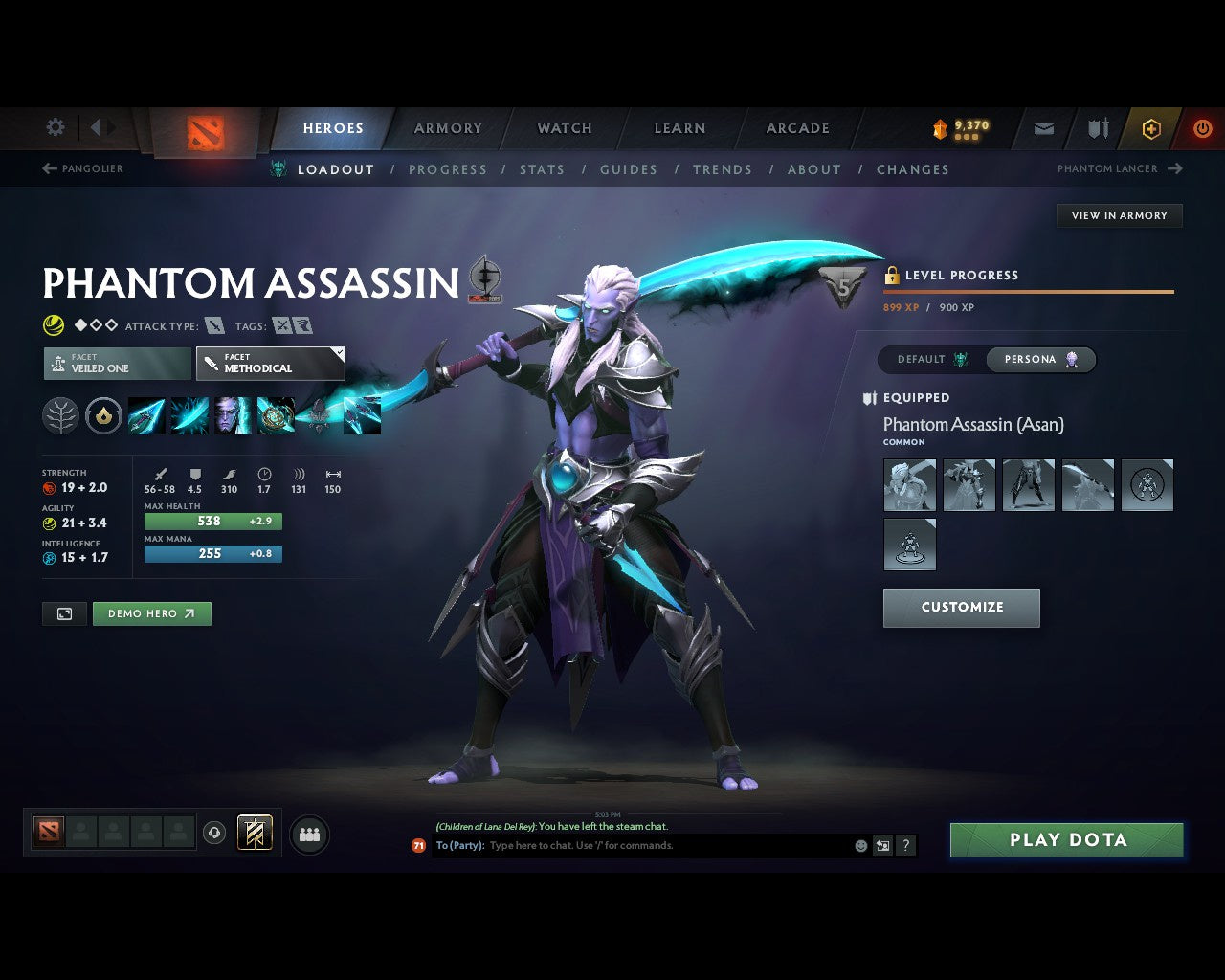Click View in Armory
Screen dimensions: 1225x980
[x=1119, y=215]
